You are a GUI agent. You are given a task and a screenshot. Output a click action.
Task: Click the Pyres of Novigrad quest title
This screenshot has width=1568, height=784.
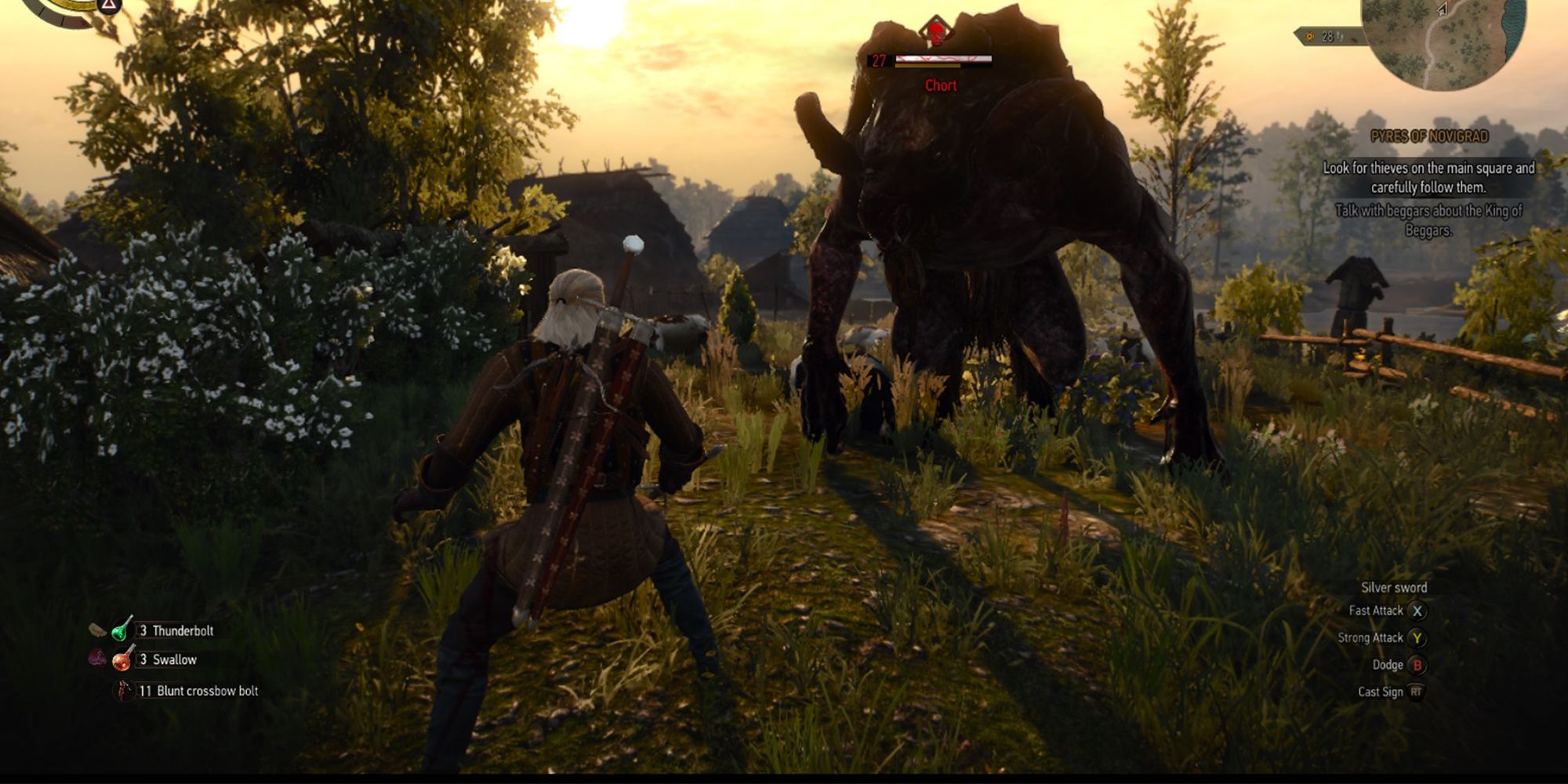(x=1428, y=136)
